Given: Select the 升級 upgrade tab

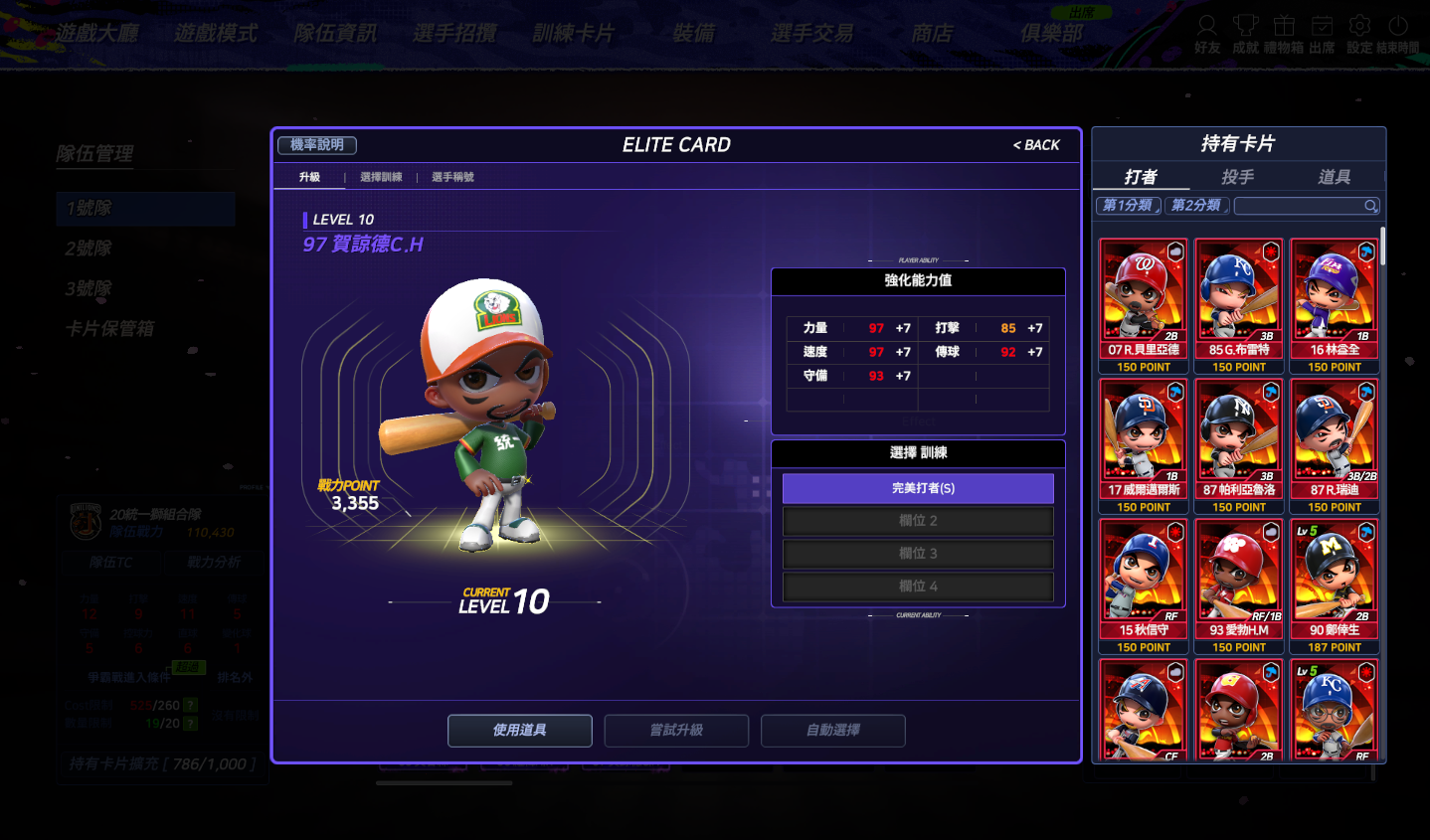Looking at the screenshot, I should point(310,177).
